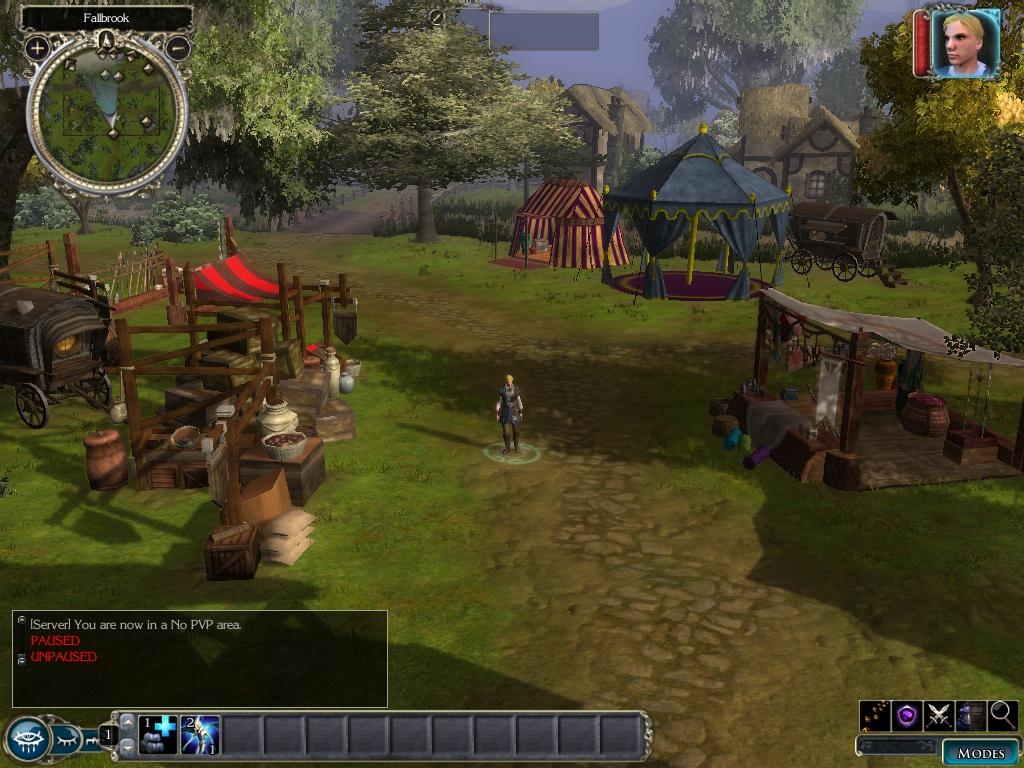The width and height of the screenshot is (1024, 768).
Task: Zoom out the minimap with the minus button
Action: point(178,47)
